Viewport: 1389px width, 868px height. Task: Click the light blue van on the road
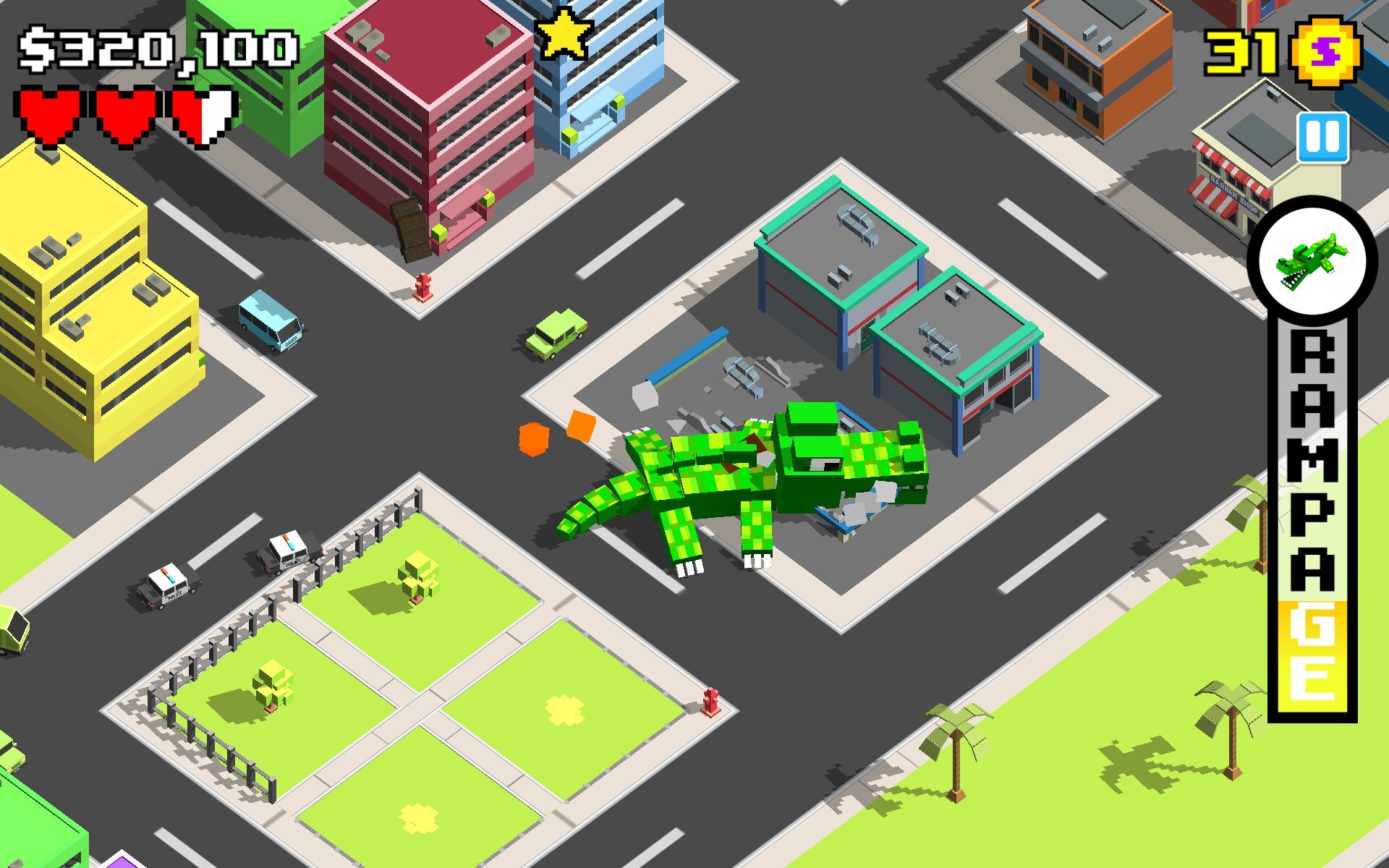[x=268, y=323]
